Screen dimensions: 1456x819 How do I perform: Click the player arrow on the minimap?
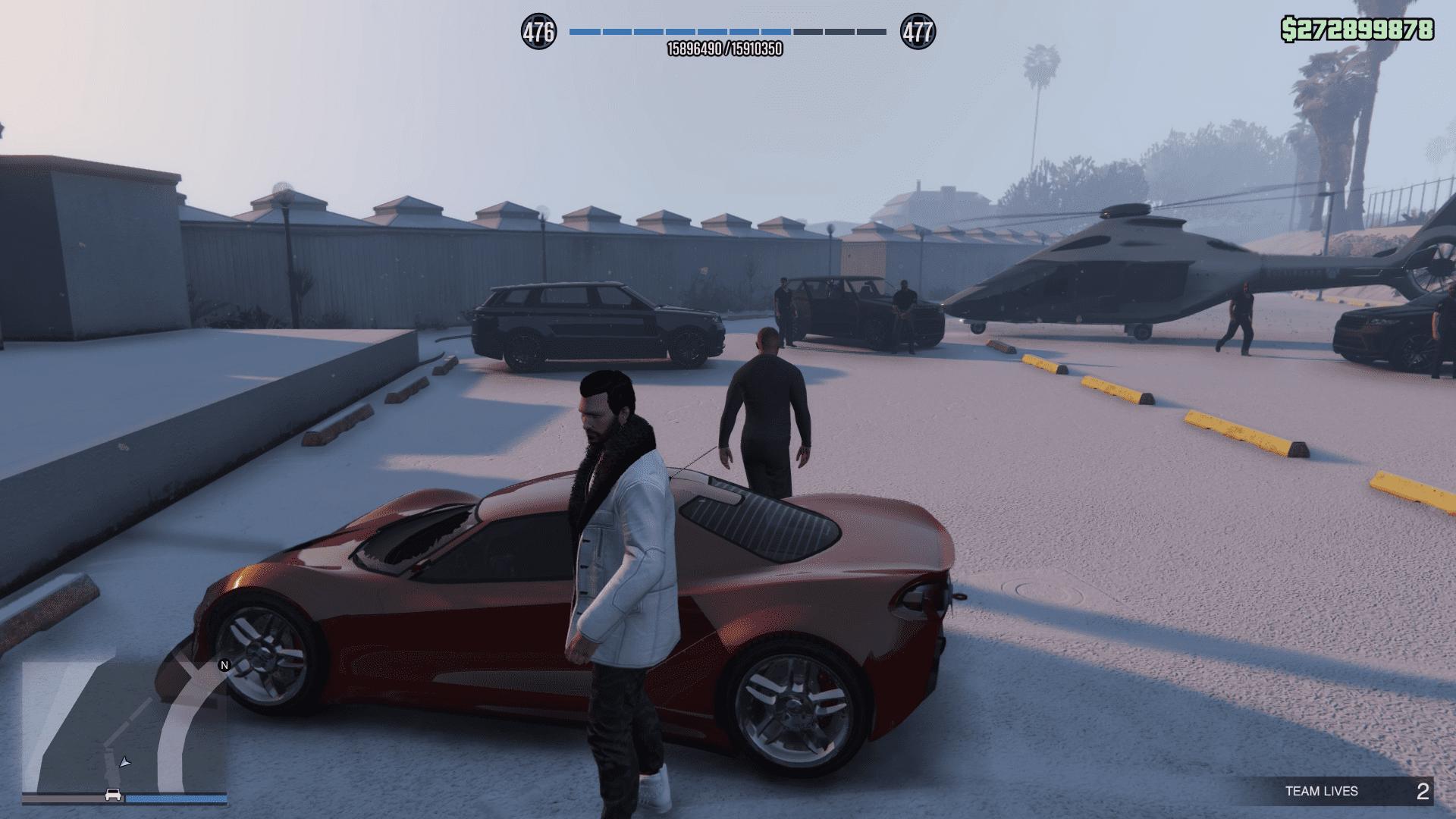(x=125, y=761)
